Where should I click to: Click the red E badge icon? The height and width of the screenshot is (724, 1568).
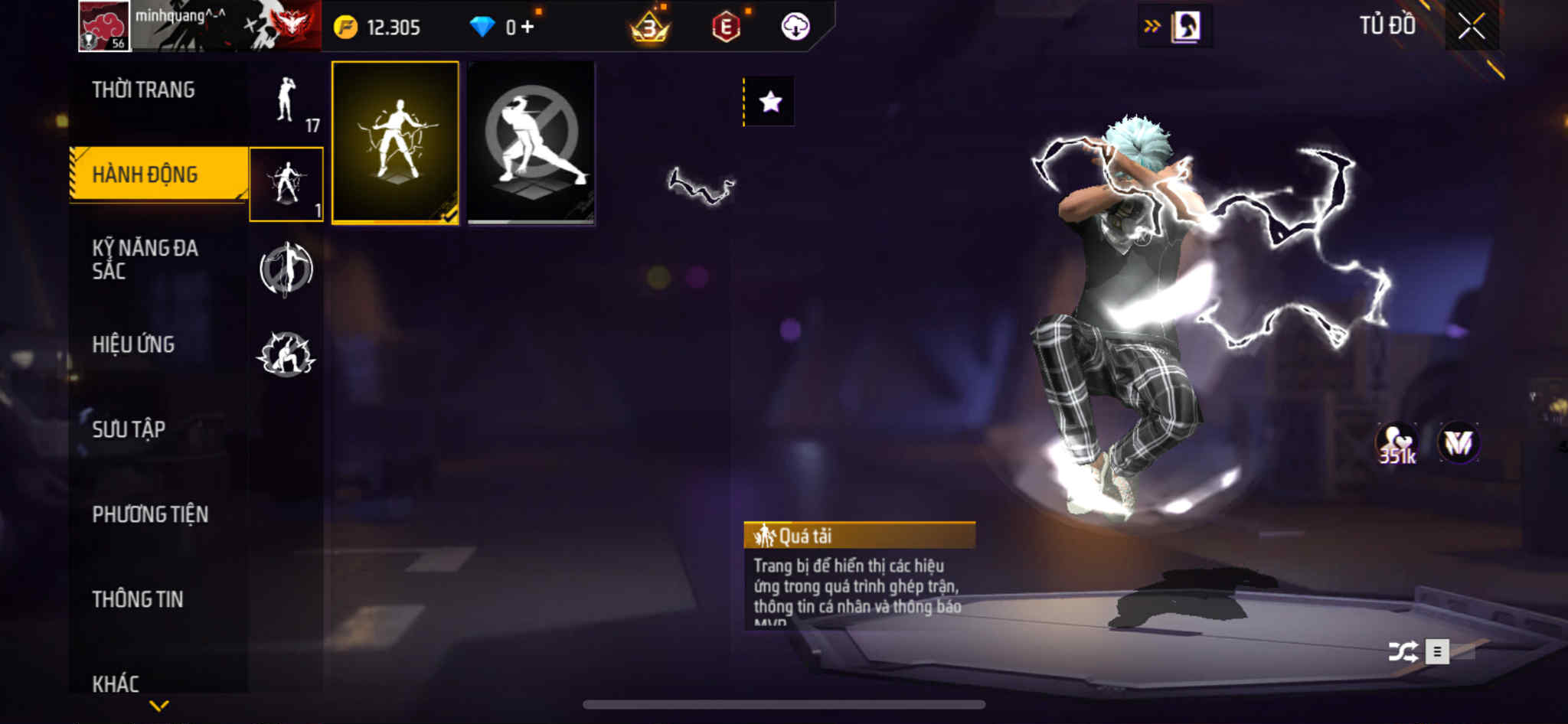point(726,28)
